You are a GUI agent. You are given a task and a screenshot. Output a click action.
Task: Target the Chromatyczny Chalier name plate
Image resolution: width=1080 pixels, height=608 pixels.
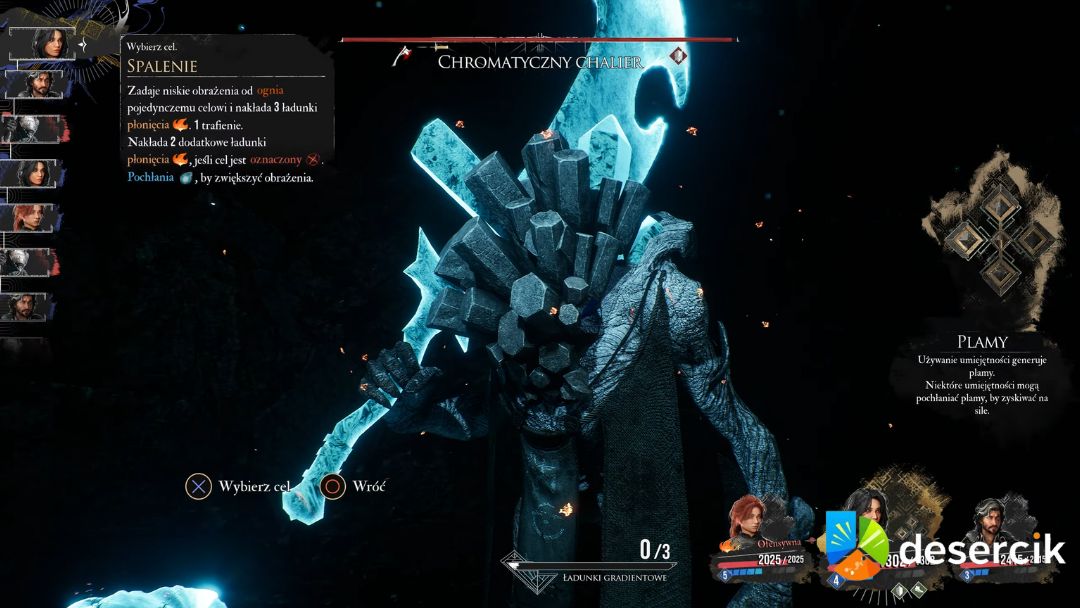click(x=540, y=62)
